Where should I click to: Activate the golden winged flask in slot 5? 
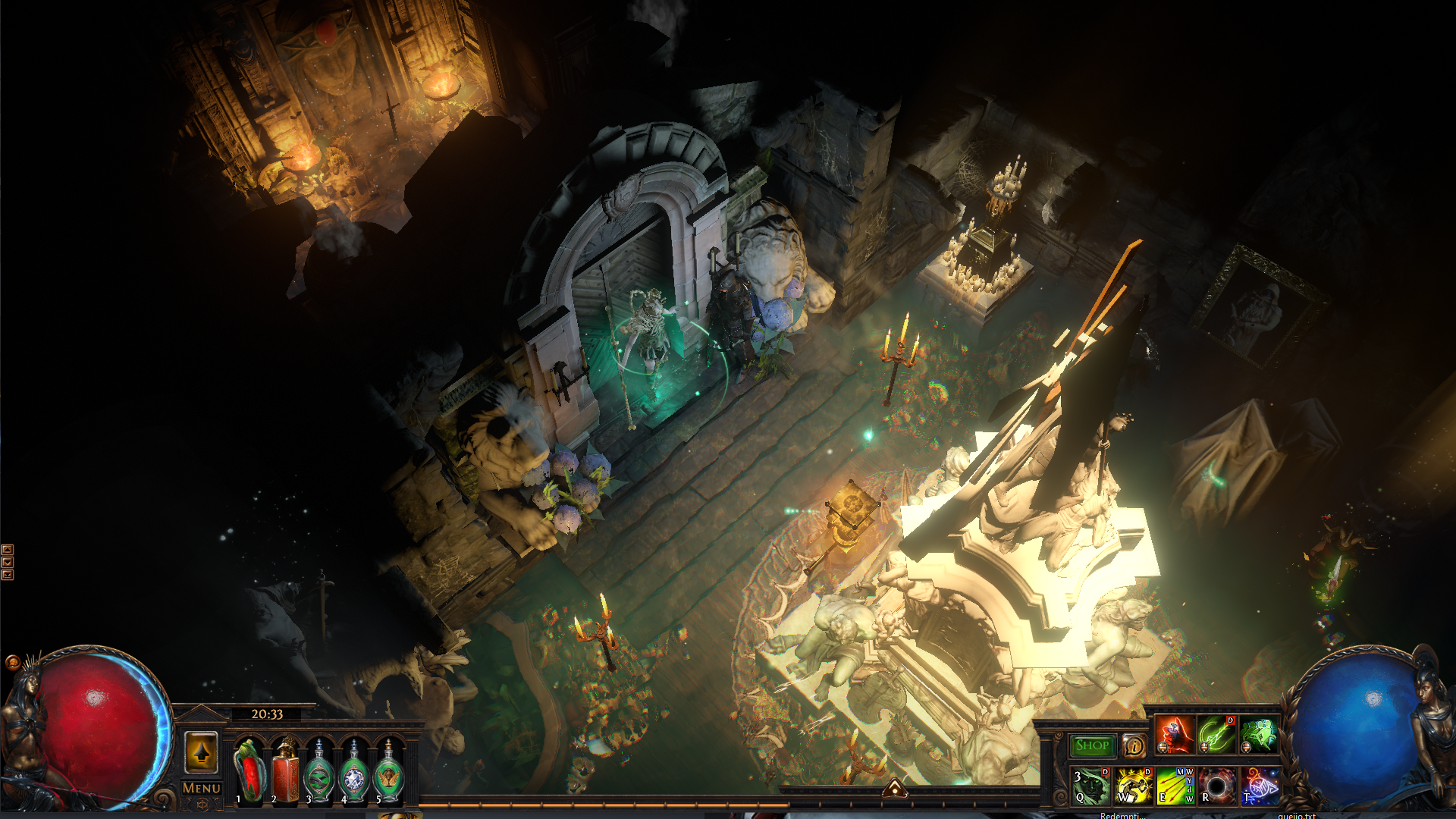389,773
